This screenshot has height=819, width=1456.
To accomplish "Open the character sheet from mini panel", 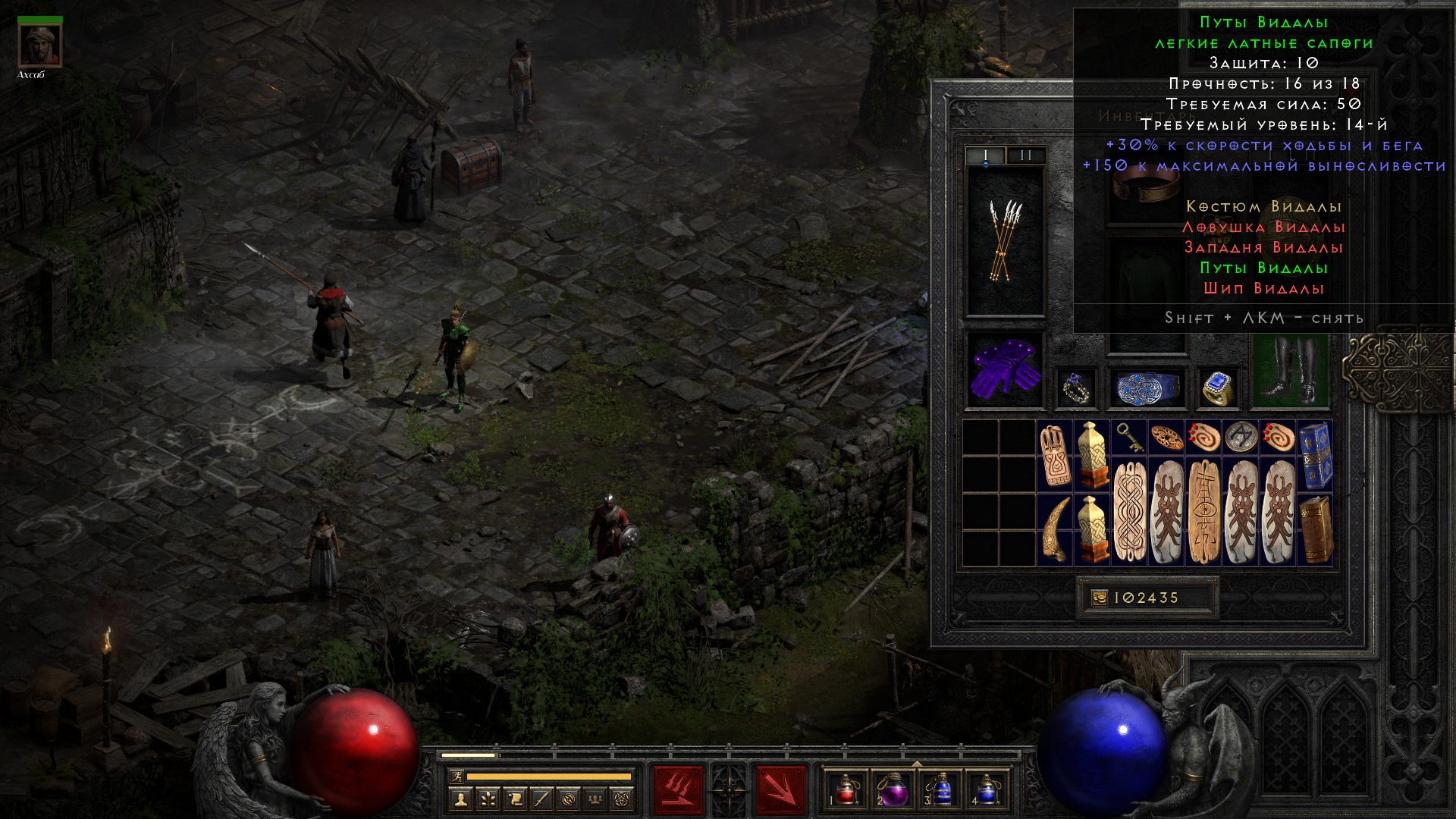I will [460, 798].
